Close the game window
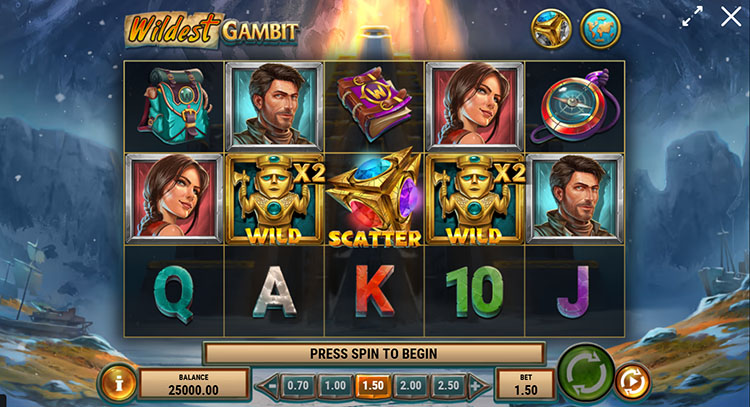Viewport: 750px width, 407px height. 731,17
